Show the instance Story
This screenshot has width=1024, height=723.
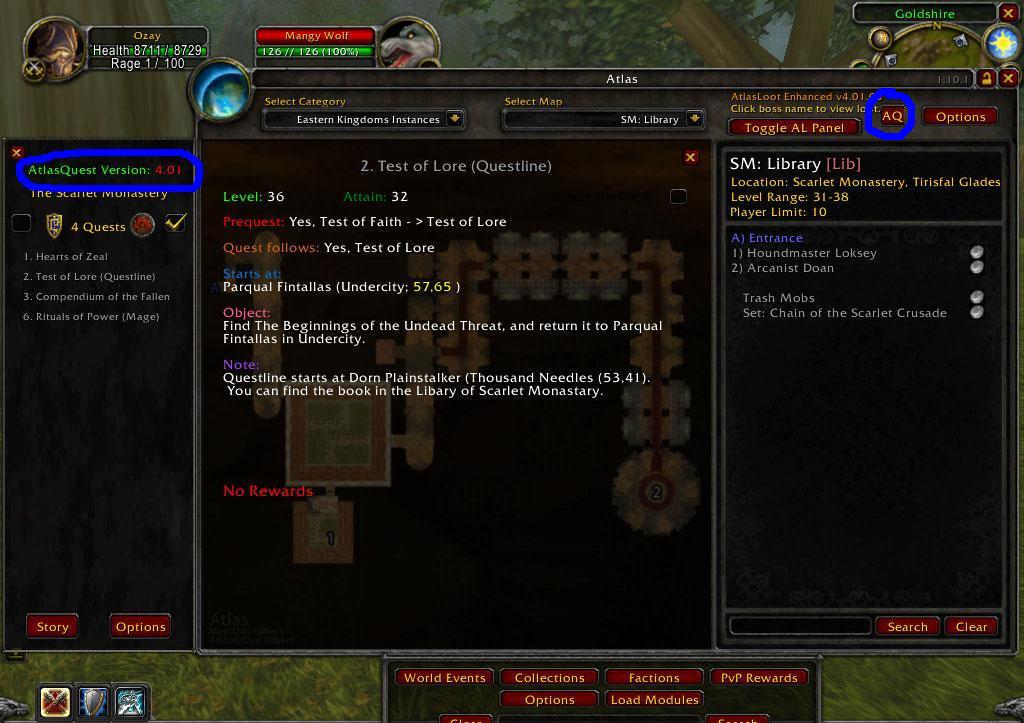[52, 627]
